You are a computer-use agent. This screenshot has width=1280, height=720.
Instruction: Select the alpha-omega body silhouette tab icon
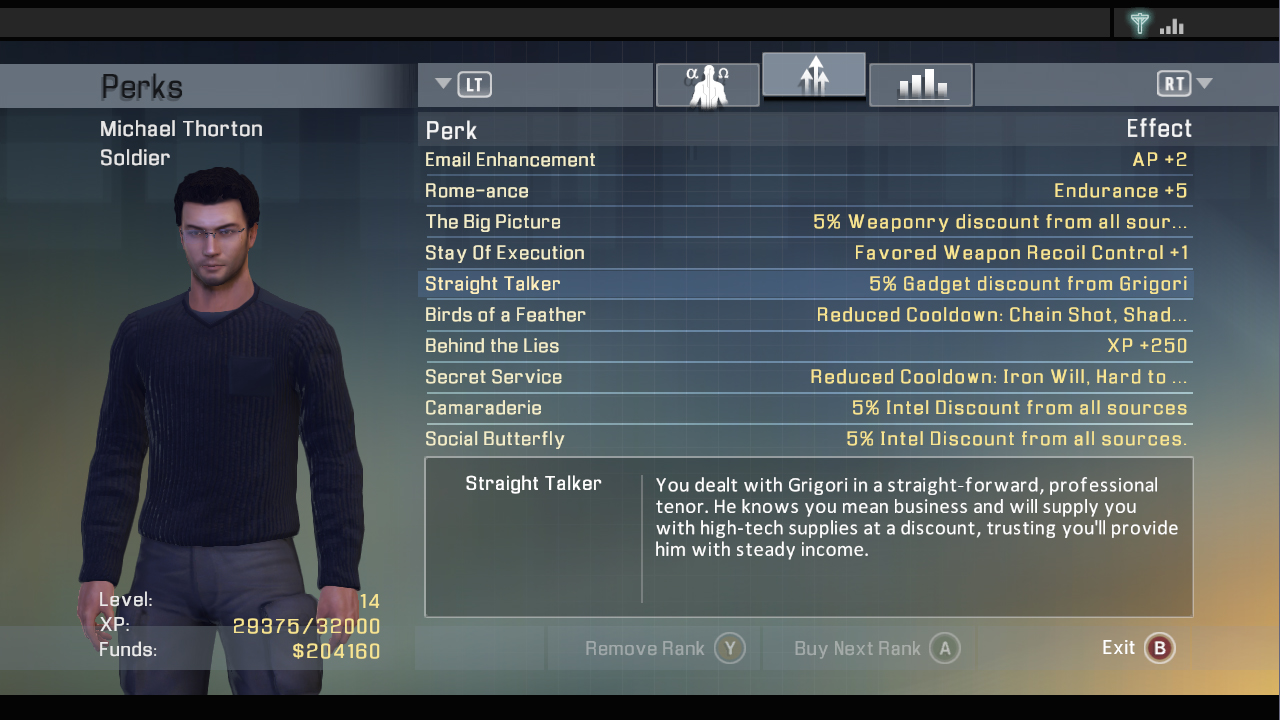point(707,85)
